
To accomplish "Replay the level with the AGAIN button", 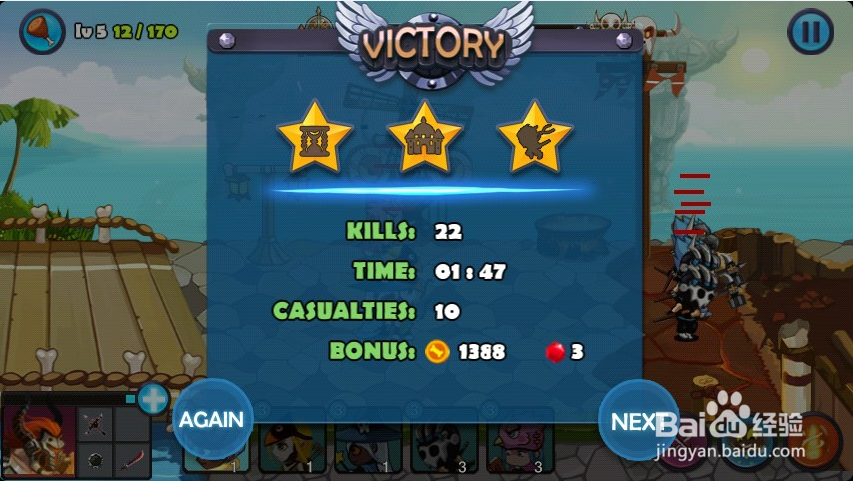I will tap(212, 420).
